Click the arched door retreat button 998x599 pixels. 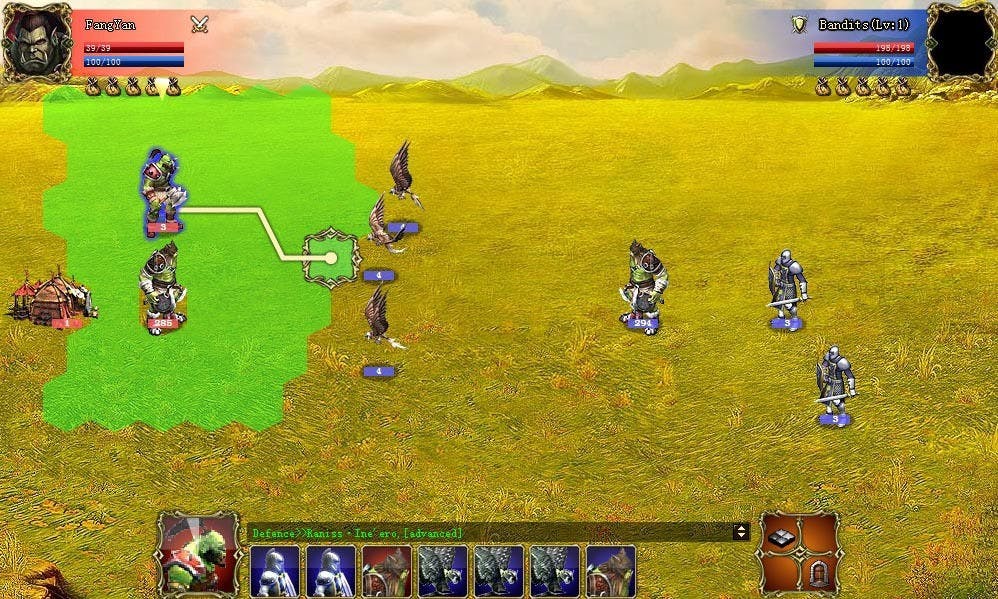tap(818, 574)
